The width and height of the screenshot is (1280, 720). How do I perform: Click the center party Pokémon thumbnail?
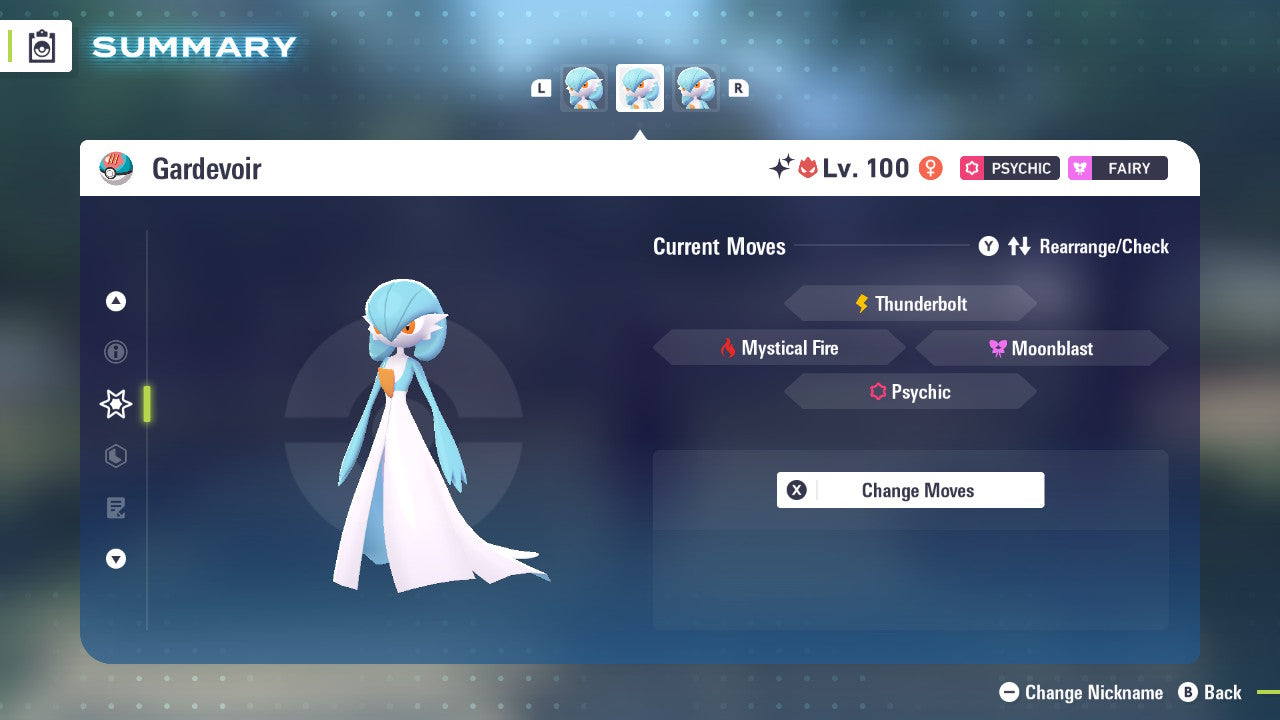tap(639, 87)
